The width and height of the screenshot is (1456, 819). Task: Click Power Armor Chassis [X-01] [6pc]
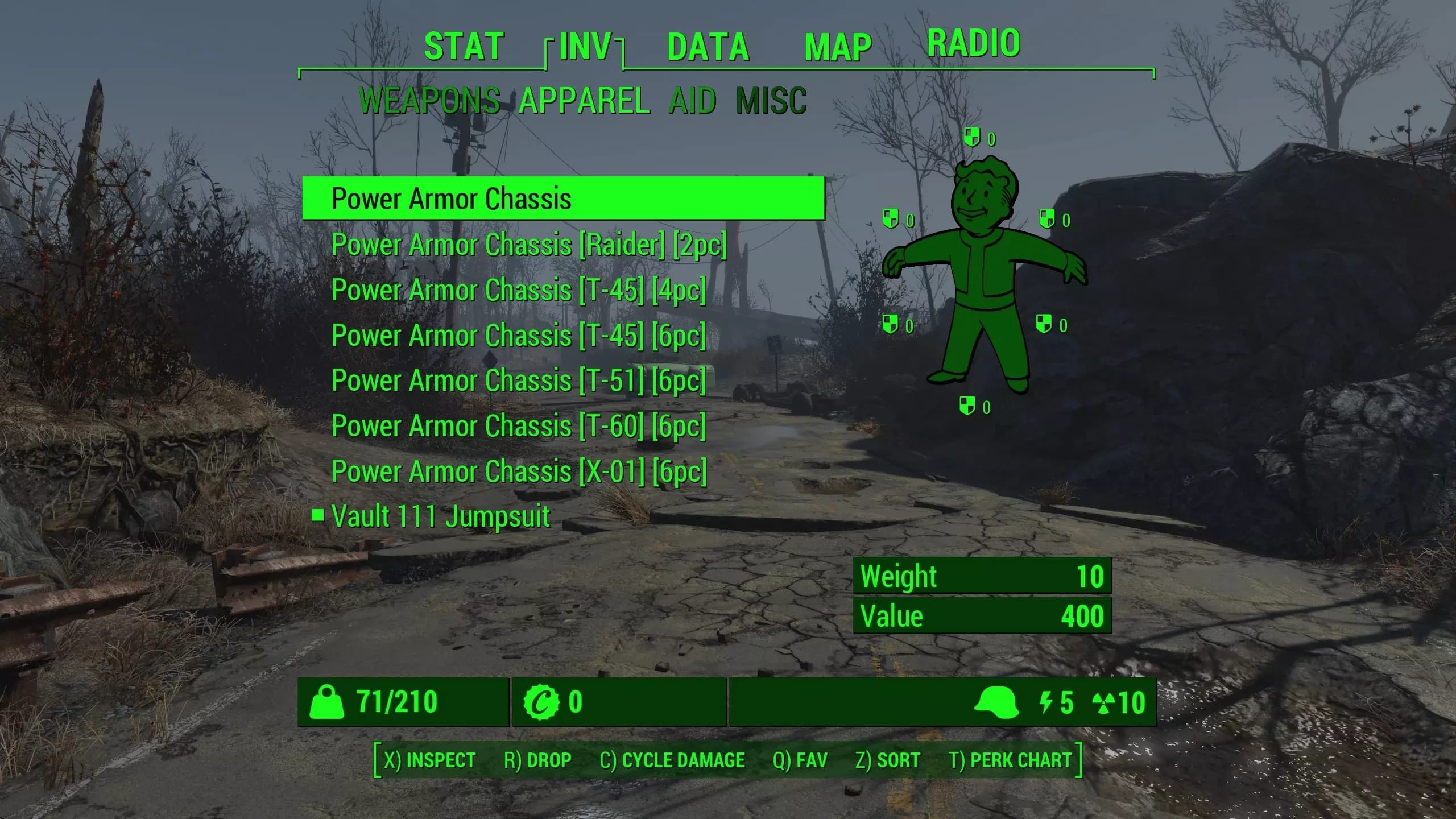click(x=519, y=471)
